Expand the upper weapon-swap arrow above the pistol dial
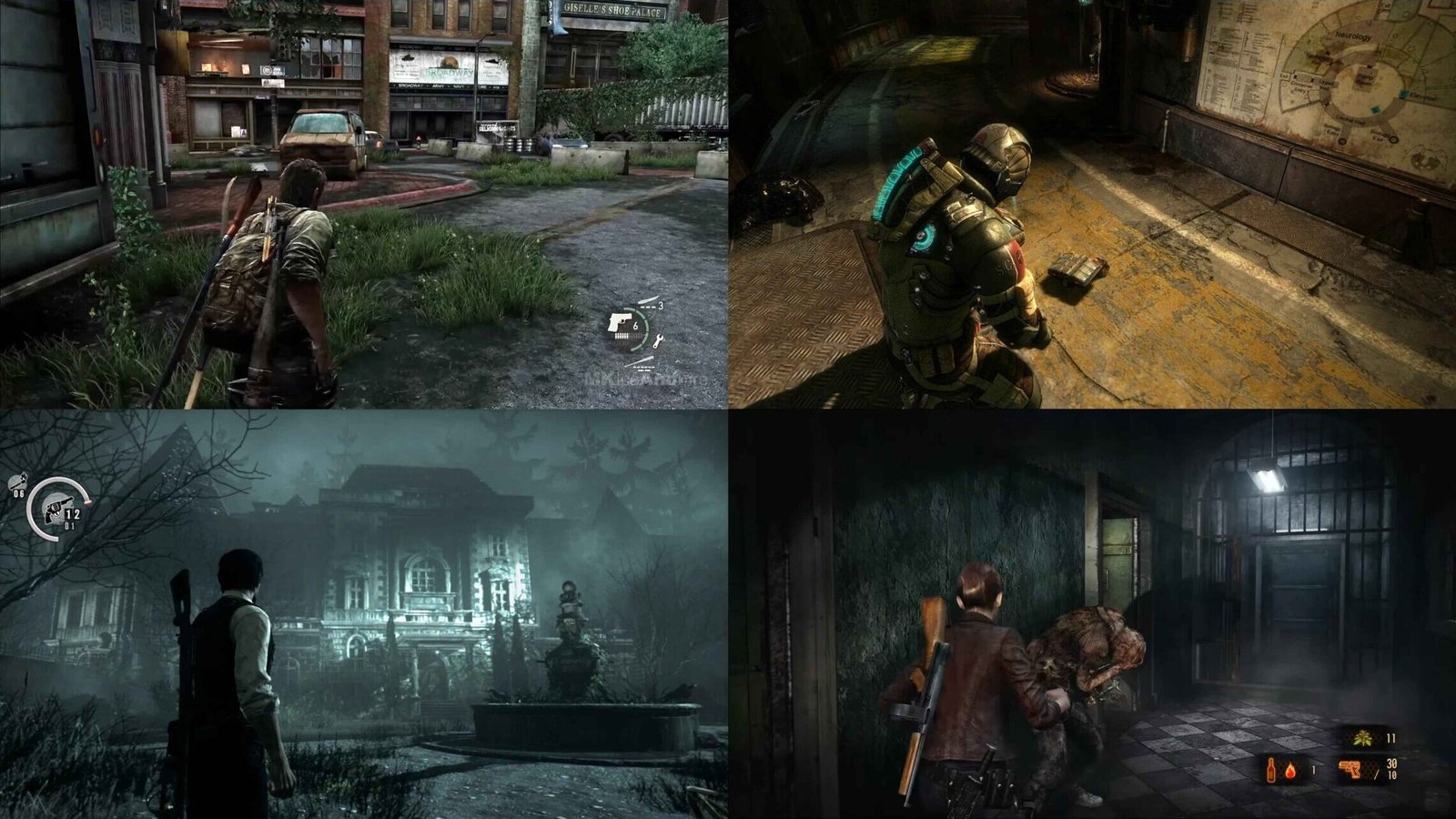Image resolution: width=1456 pixels, height=819 pixels. [649, 299]
